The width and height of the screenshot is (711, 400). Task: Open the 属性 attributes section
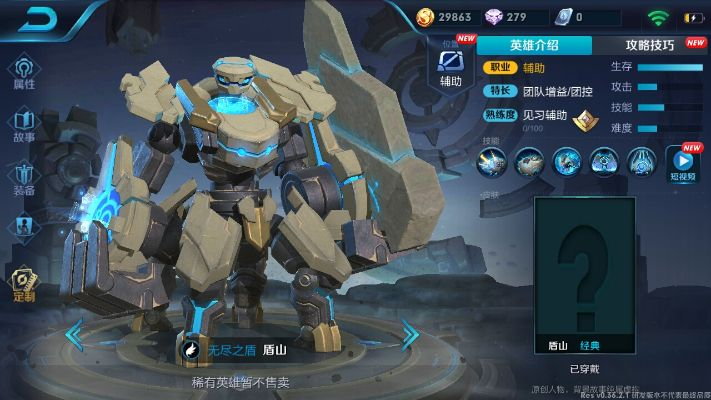(24, 72)
